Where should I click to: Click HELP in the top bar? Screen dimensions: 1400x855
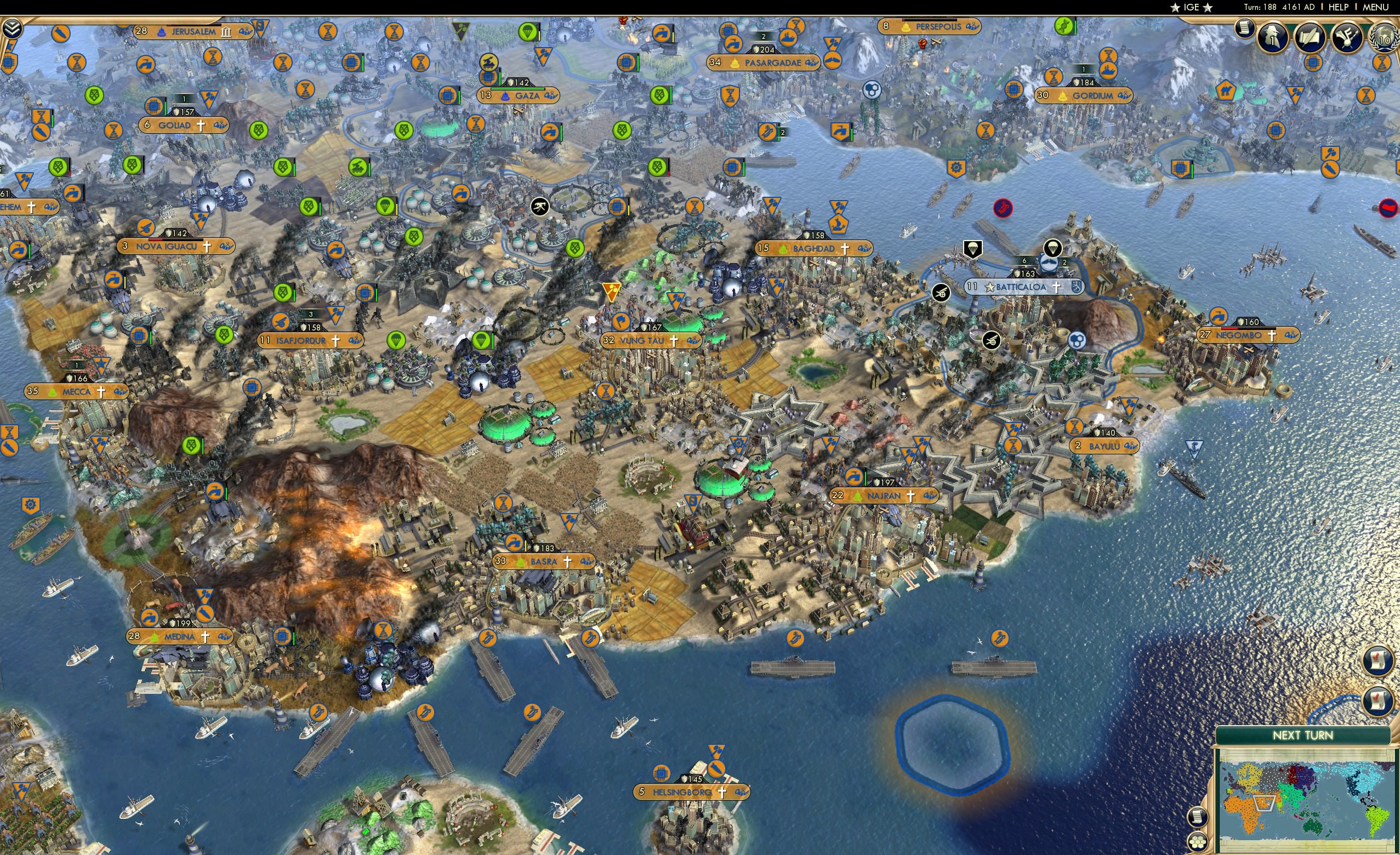(x=1338, y=7)
